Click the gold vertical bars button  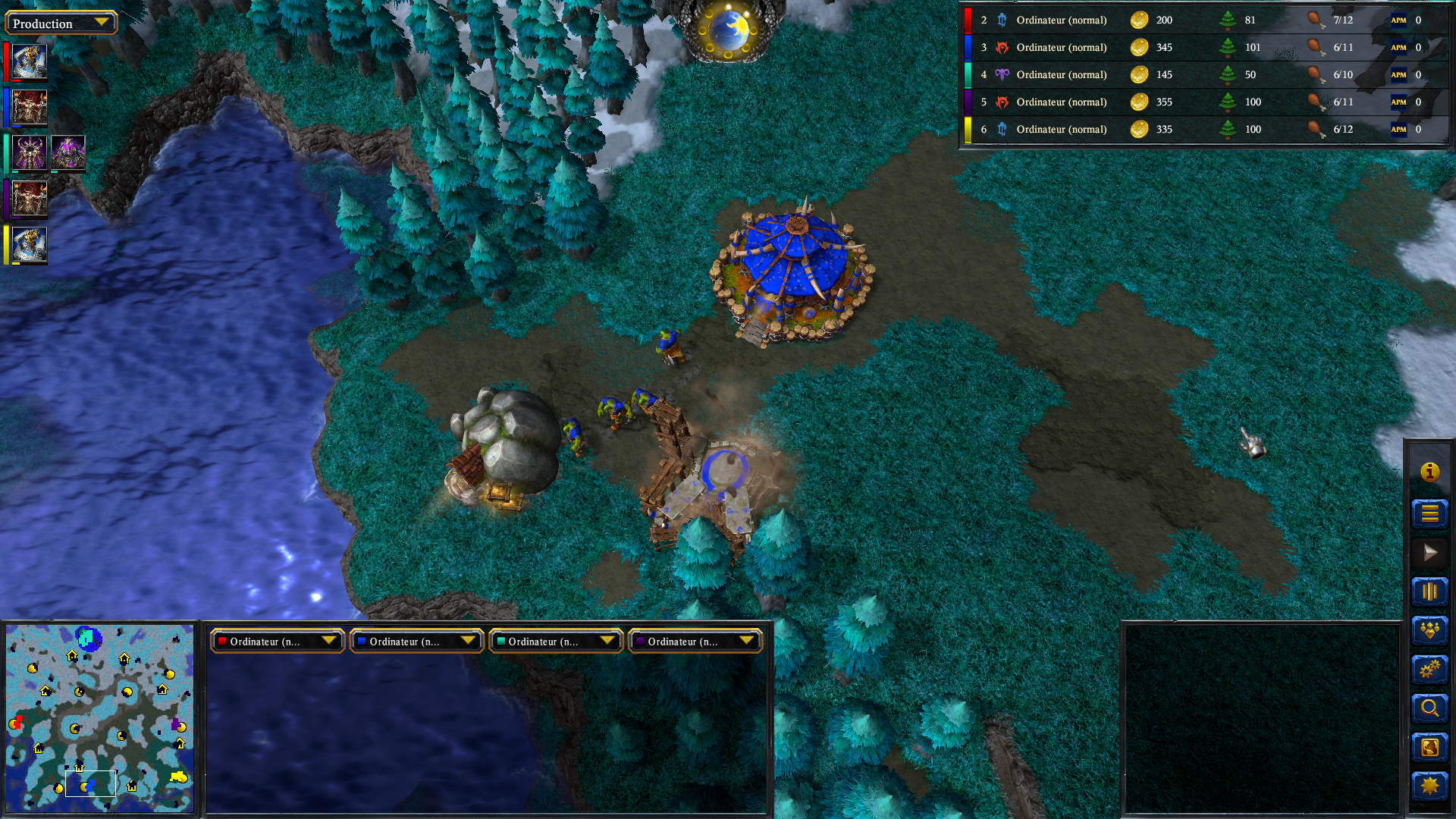tap(1429, 591)
